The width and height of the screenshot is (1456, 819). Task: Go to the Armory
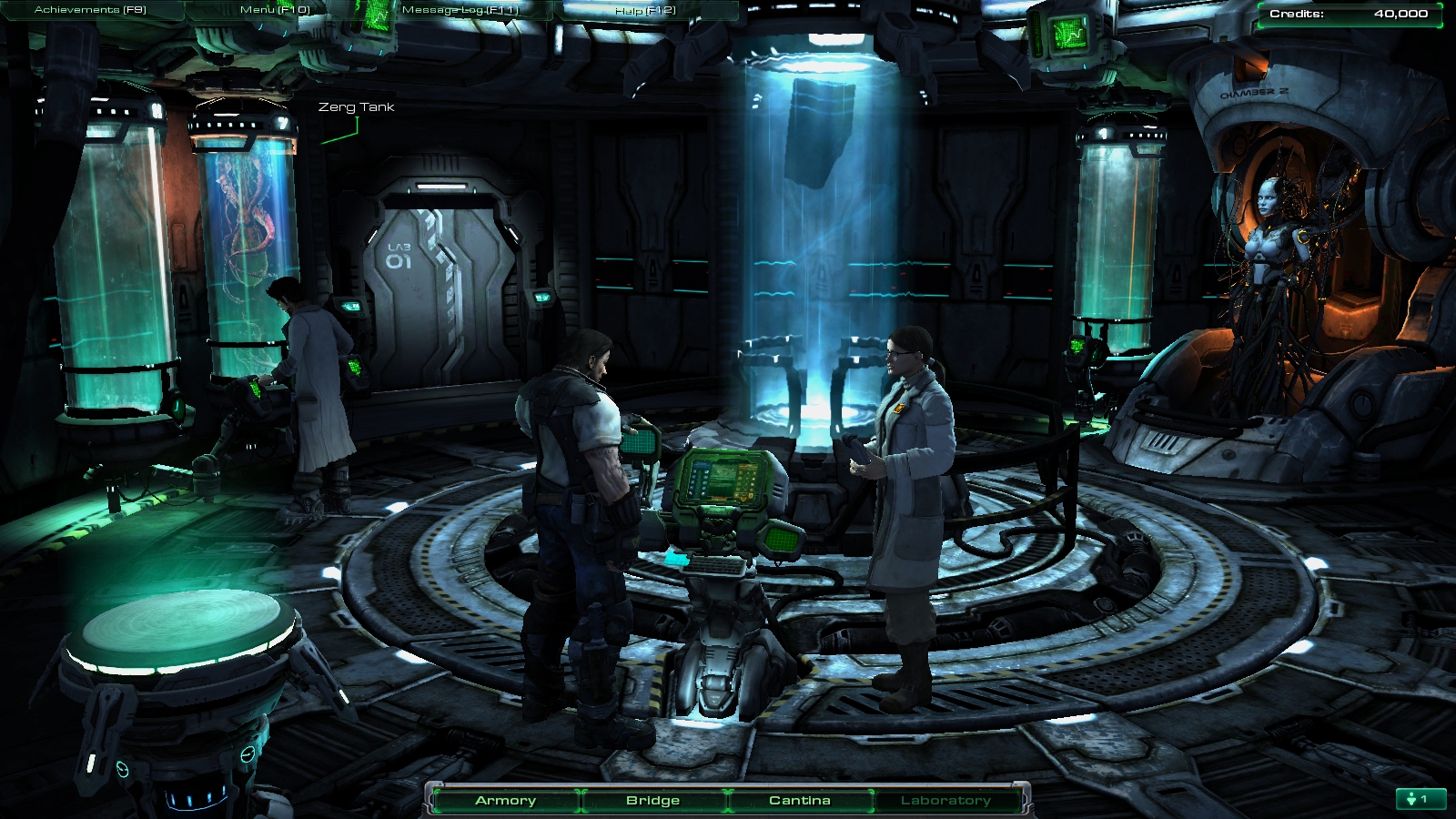[506, 801]
